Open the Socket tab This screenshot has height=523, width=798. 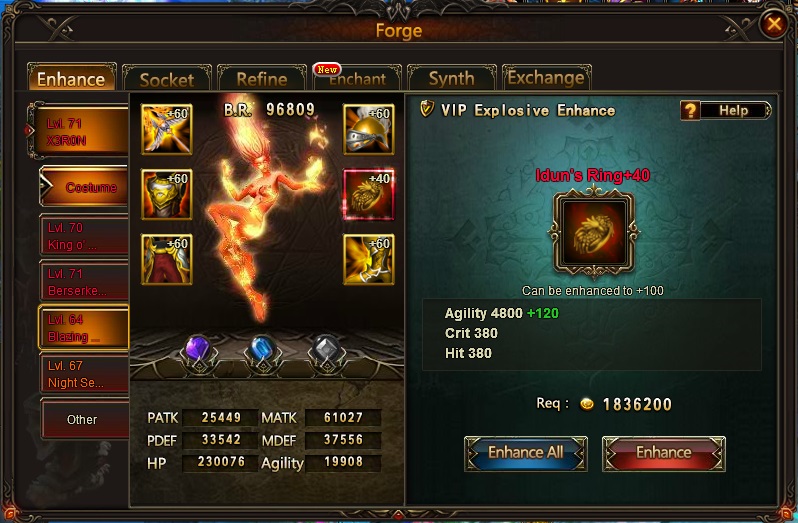[x=167, y=80]
